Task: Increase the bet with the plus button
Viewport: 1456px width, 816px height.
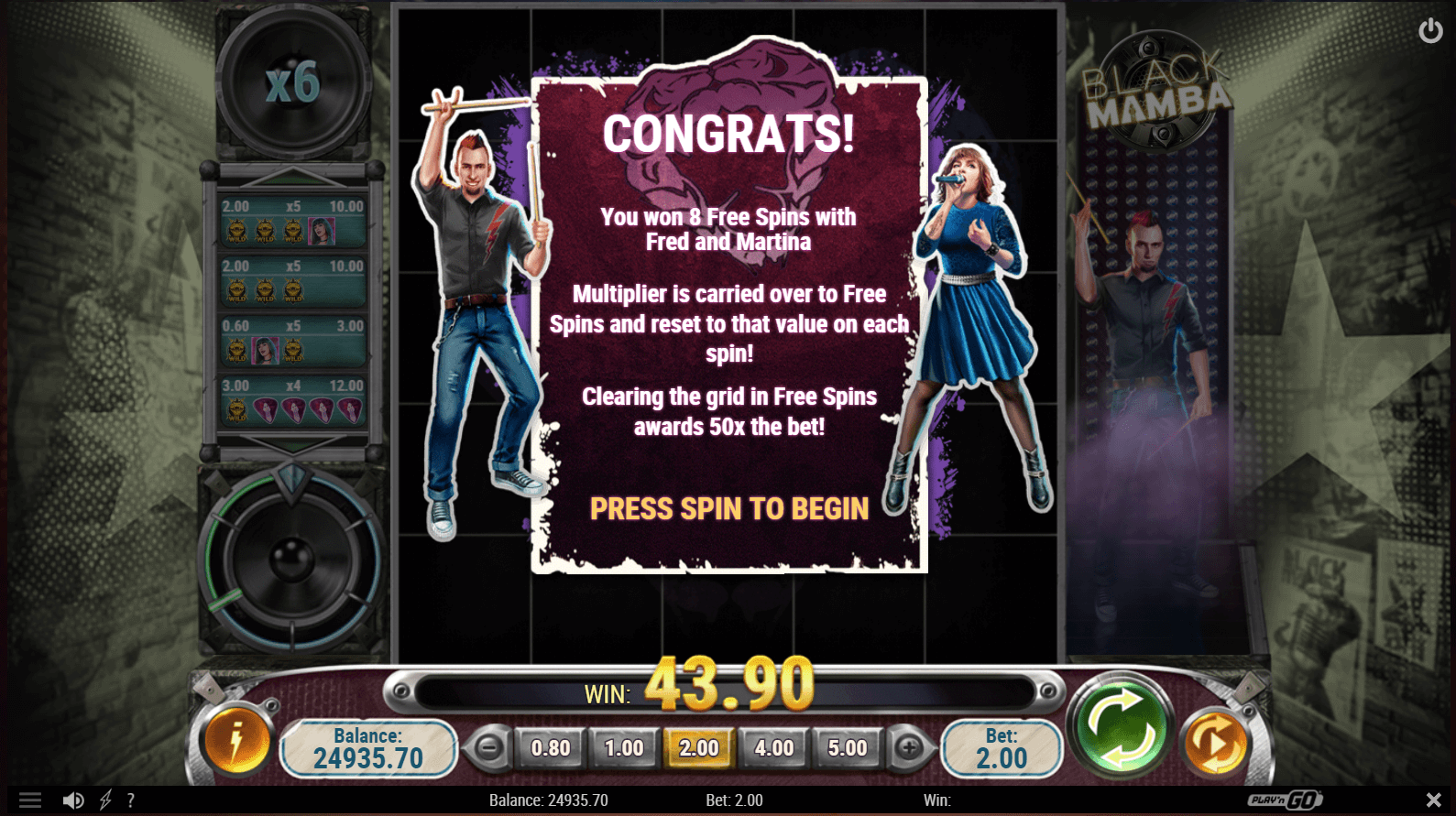Action: [908, 747]
